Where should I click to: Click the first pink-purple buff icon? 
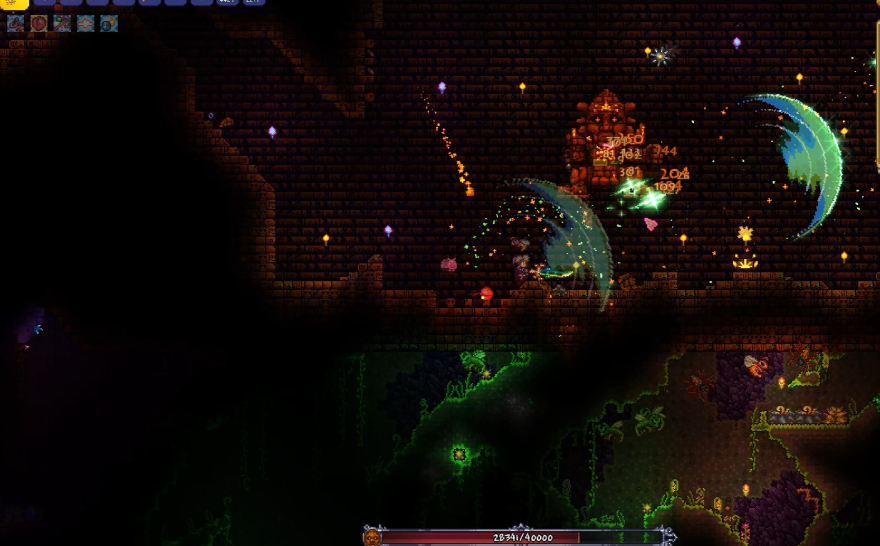[16, 23]
